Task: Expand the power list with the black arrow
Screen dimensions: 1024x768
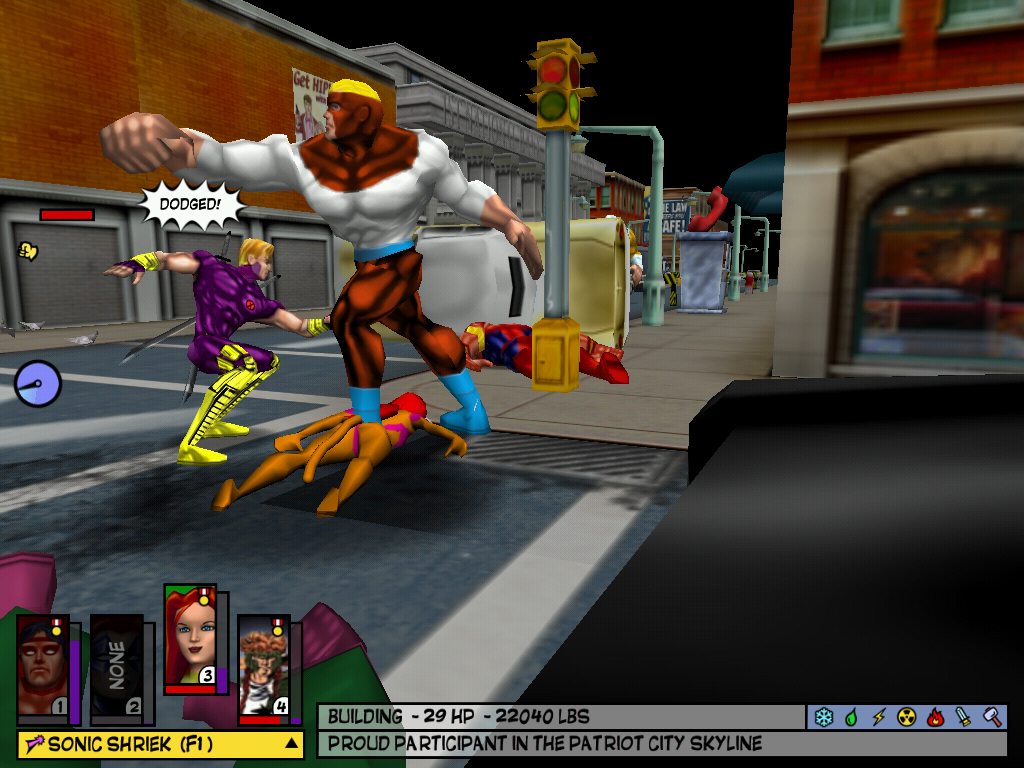Action: coord(291,744)
